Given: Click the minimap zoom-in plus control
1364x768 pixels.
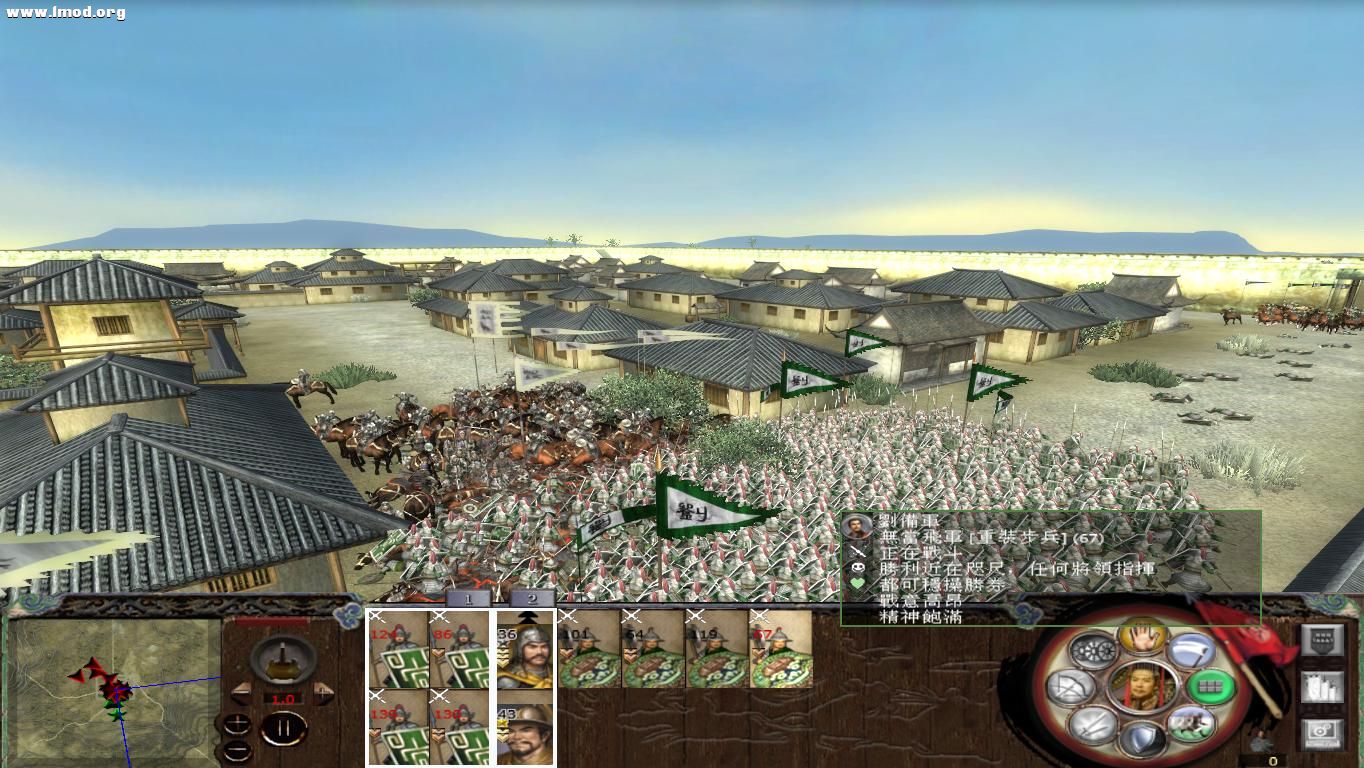Looking at the screenshot, I should pyautogui.click(x=237, y=723).
